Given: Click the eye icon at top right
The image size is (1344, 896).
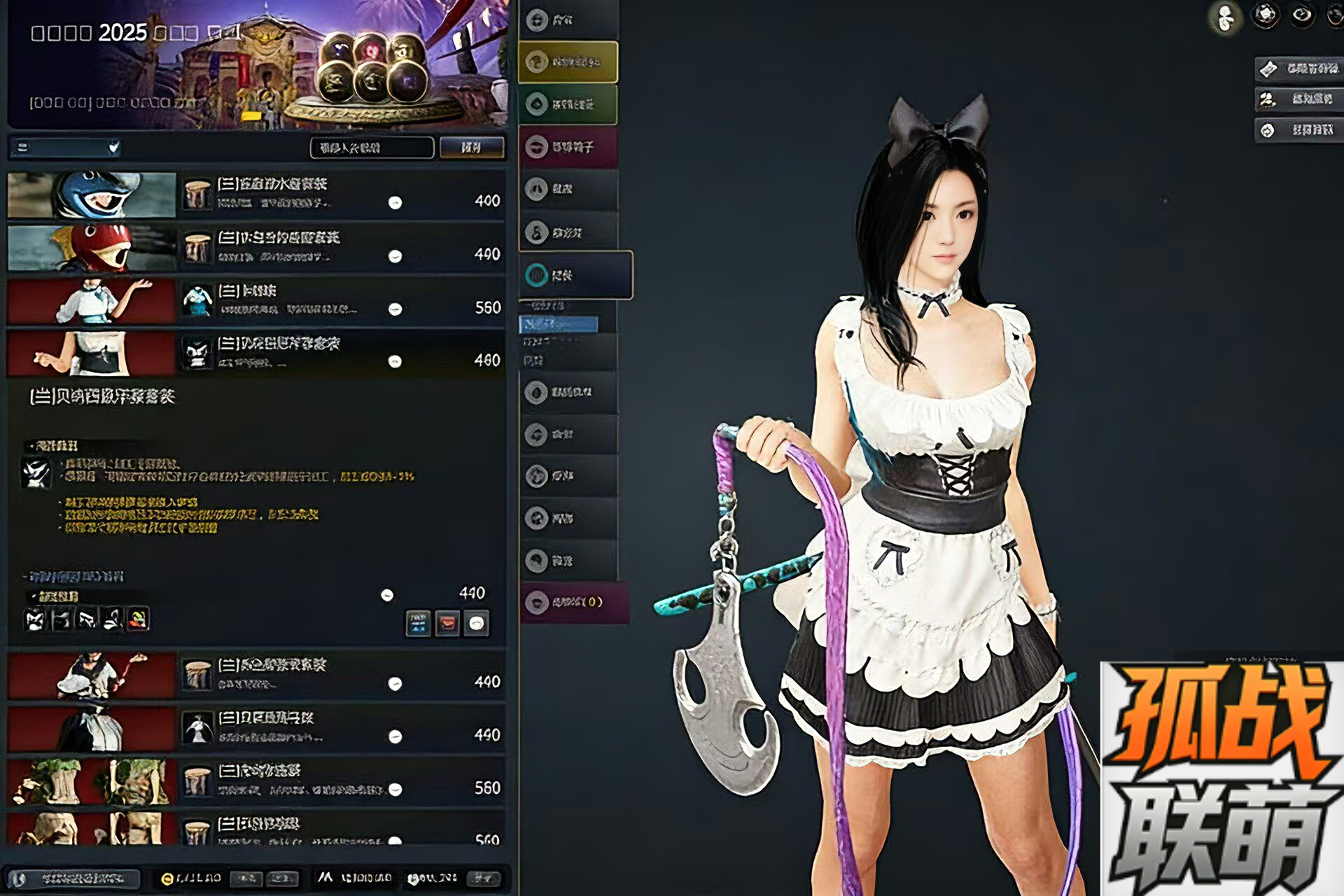Looking at the screenshot, I should (x=1302, y=15).
